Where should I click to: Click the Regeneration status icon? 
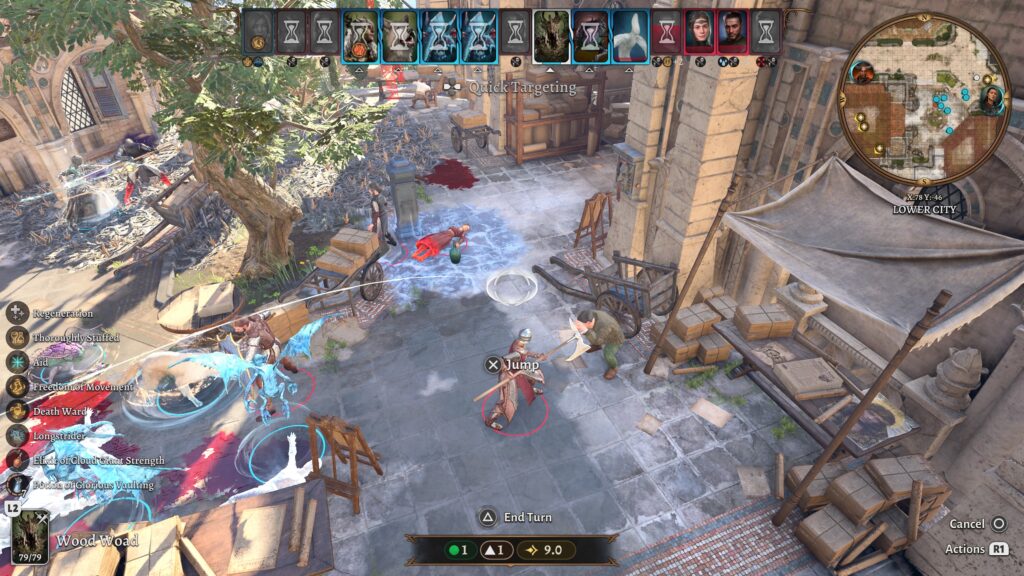pos(17,312)
